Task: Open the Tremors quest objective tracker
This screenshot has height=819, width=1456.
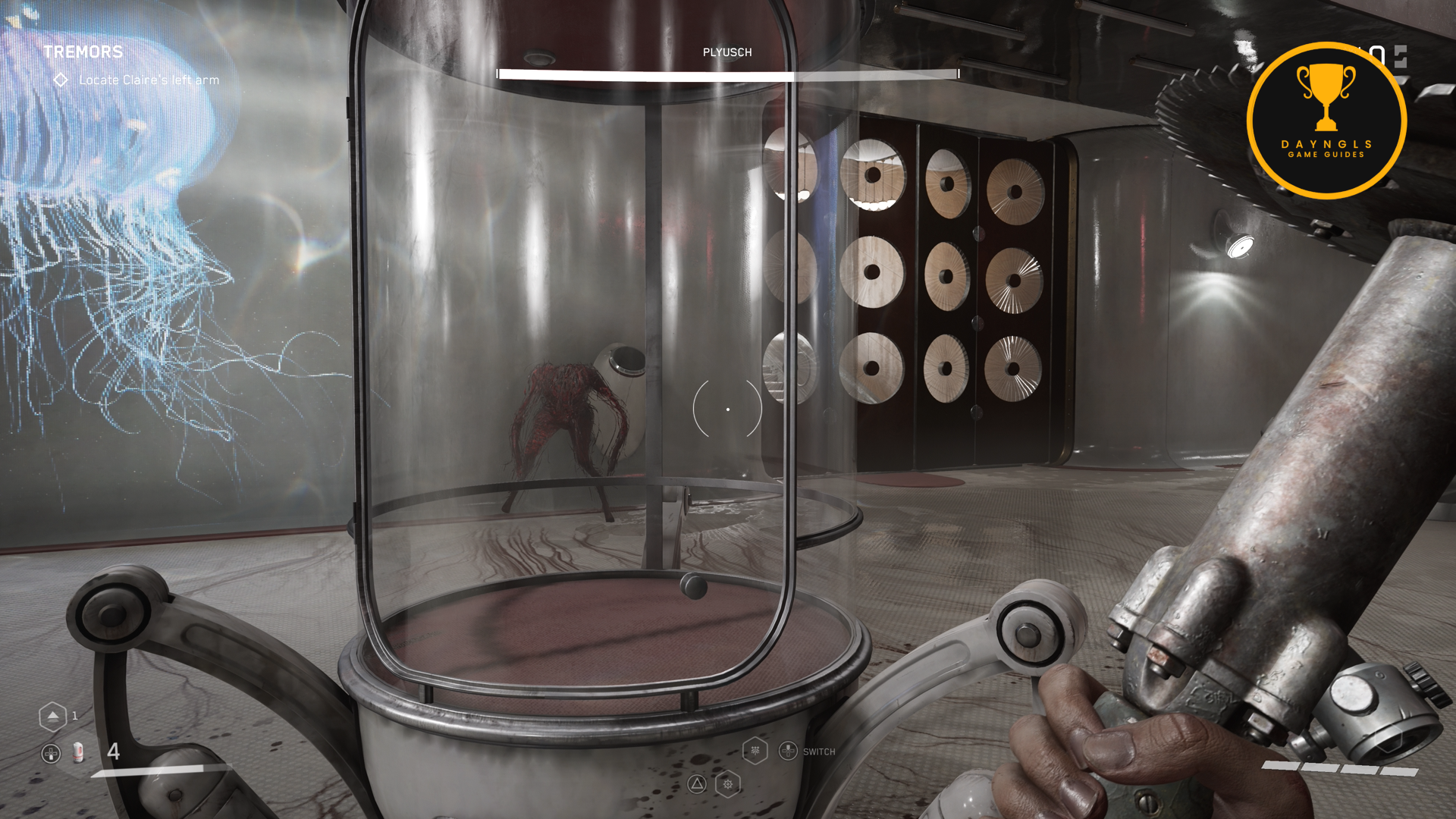Action: pos(83,52)
